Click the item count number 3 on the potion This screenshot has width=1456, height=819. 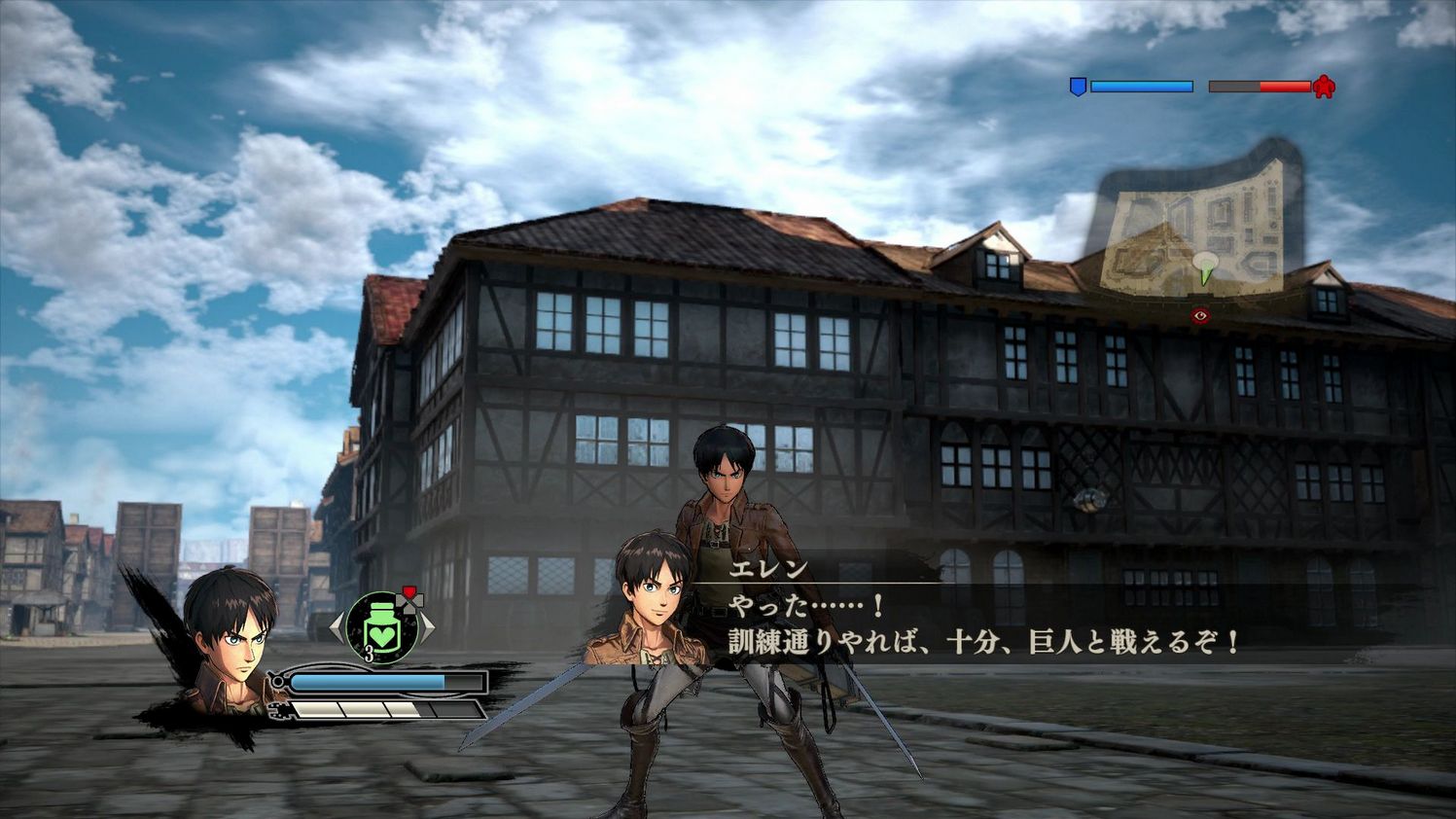pos(369,654)
